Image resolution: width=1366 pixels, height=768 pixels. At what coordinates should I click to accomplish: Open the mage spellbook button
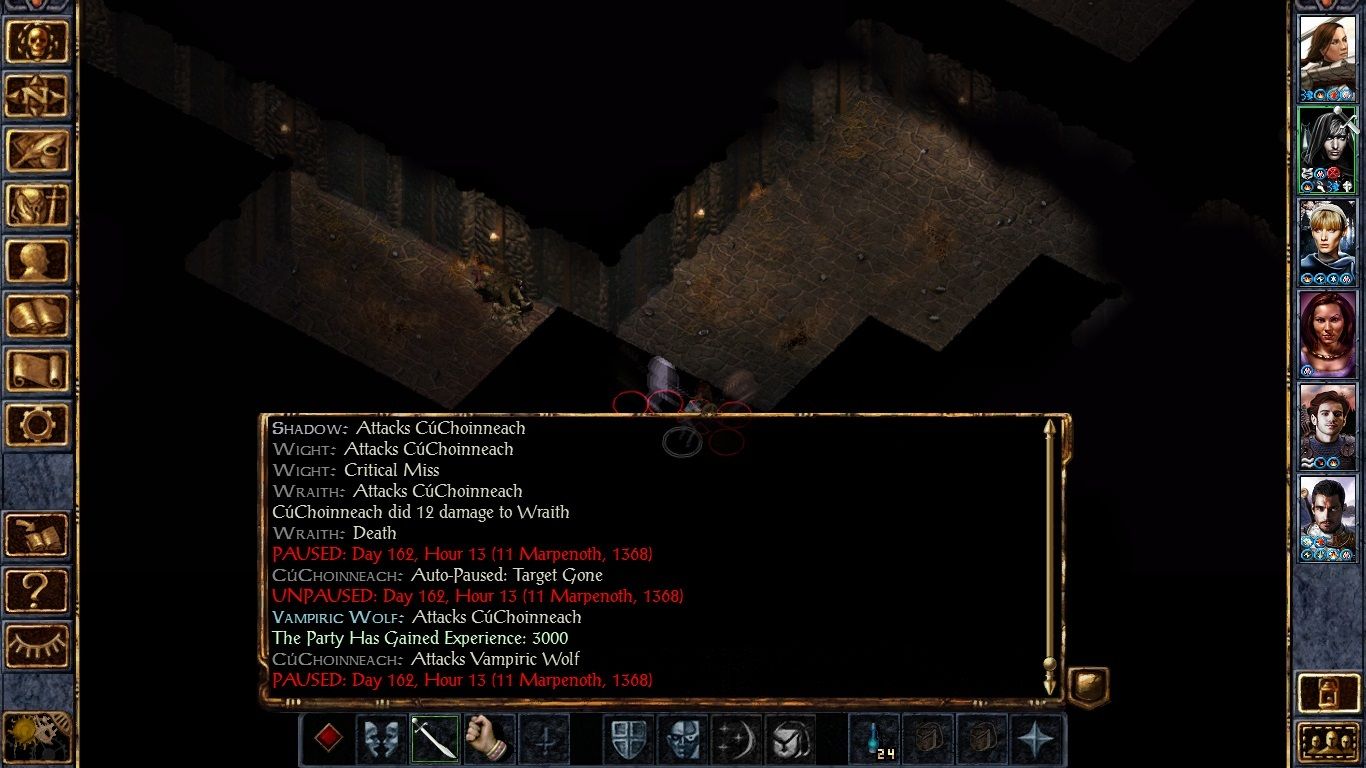[x=38, y=316]
